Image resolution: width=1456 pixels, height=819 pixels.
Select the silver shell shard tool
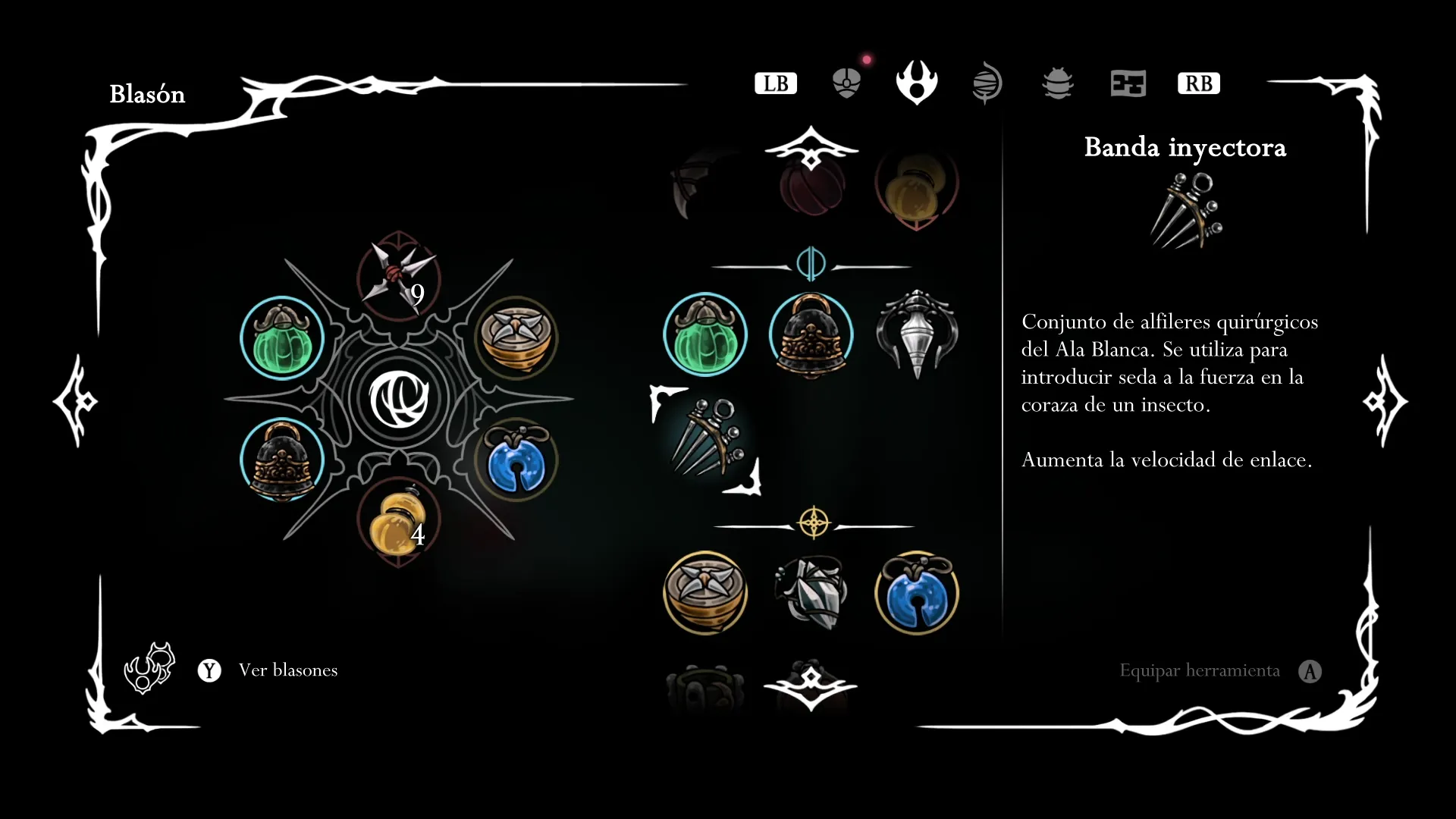pyautogui.click(x=811, y=592)
